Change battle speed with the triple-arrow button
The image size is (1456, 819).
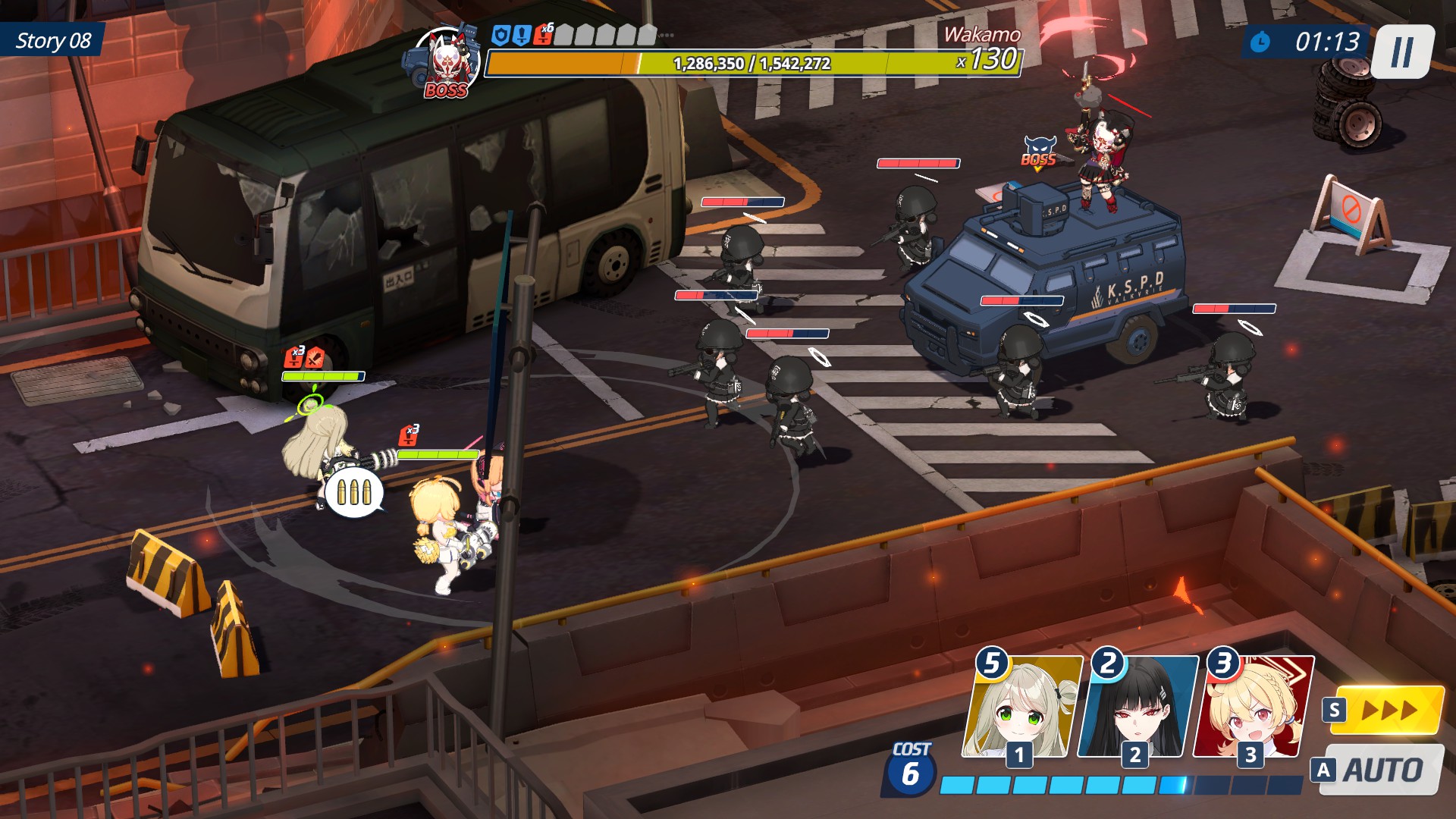pos(1388,711)
